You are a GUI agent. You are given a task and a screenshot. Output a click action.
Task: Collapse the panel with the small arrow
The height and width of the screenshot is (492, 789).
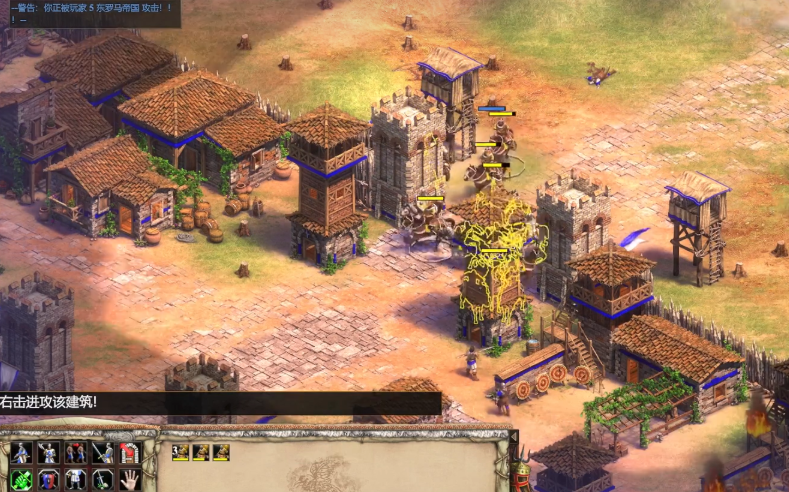pos(514,437)
